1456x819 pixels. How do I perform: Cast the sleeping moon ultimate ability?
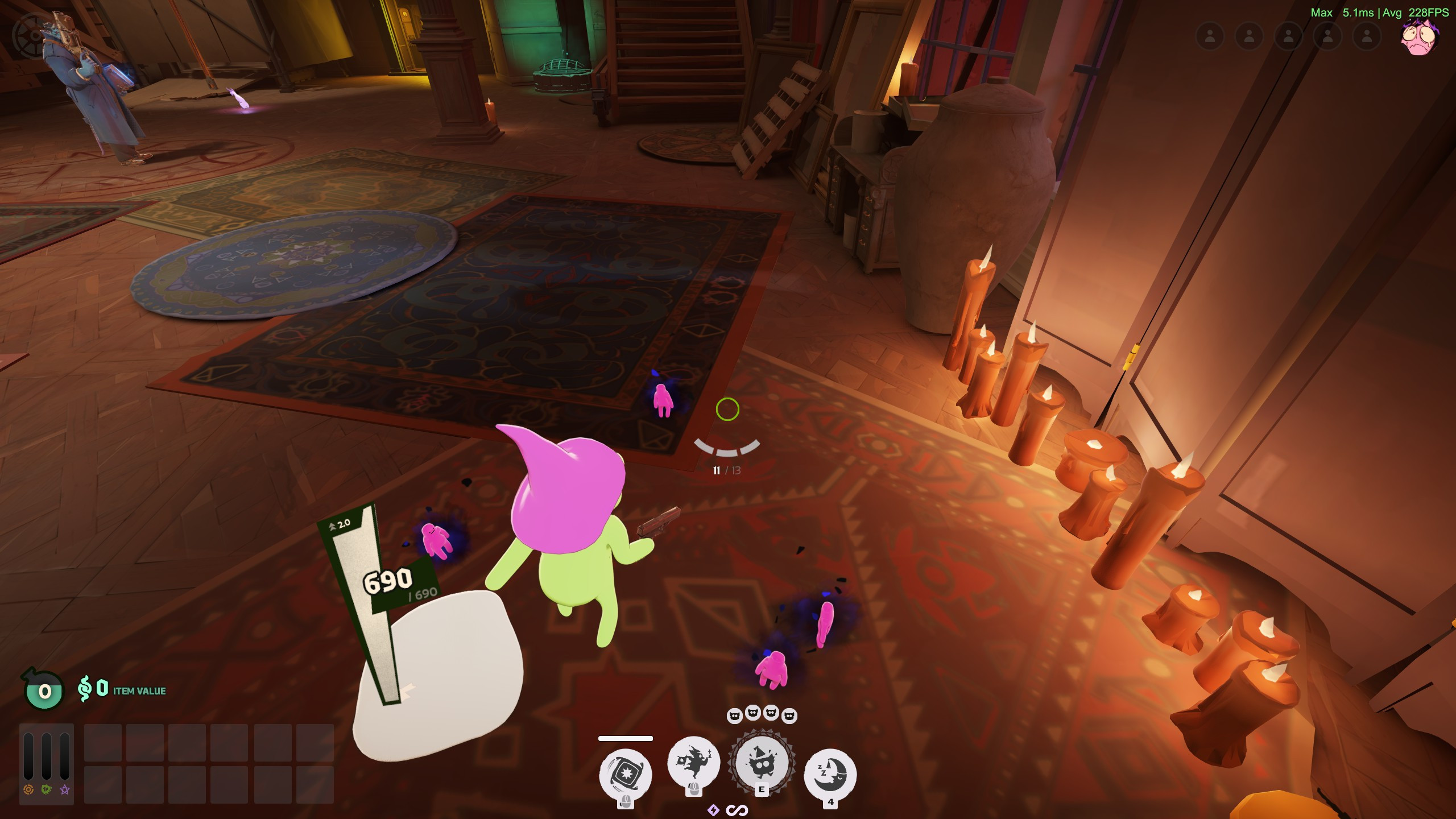coord(830,774)
